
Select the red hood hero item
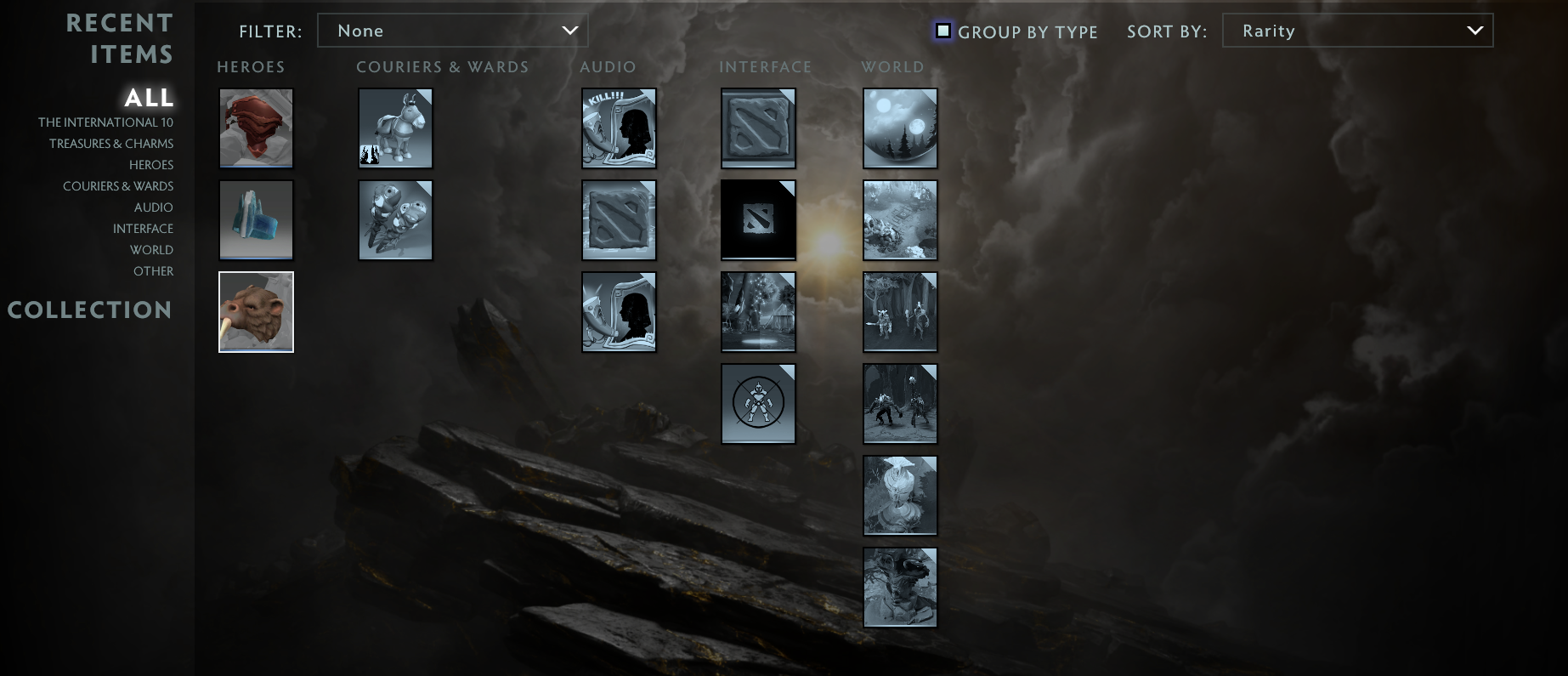click(256, 128)
